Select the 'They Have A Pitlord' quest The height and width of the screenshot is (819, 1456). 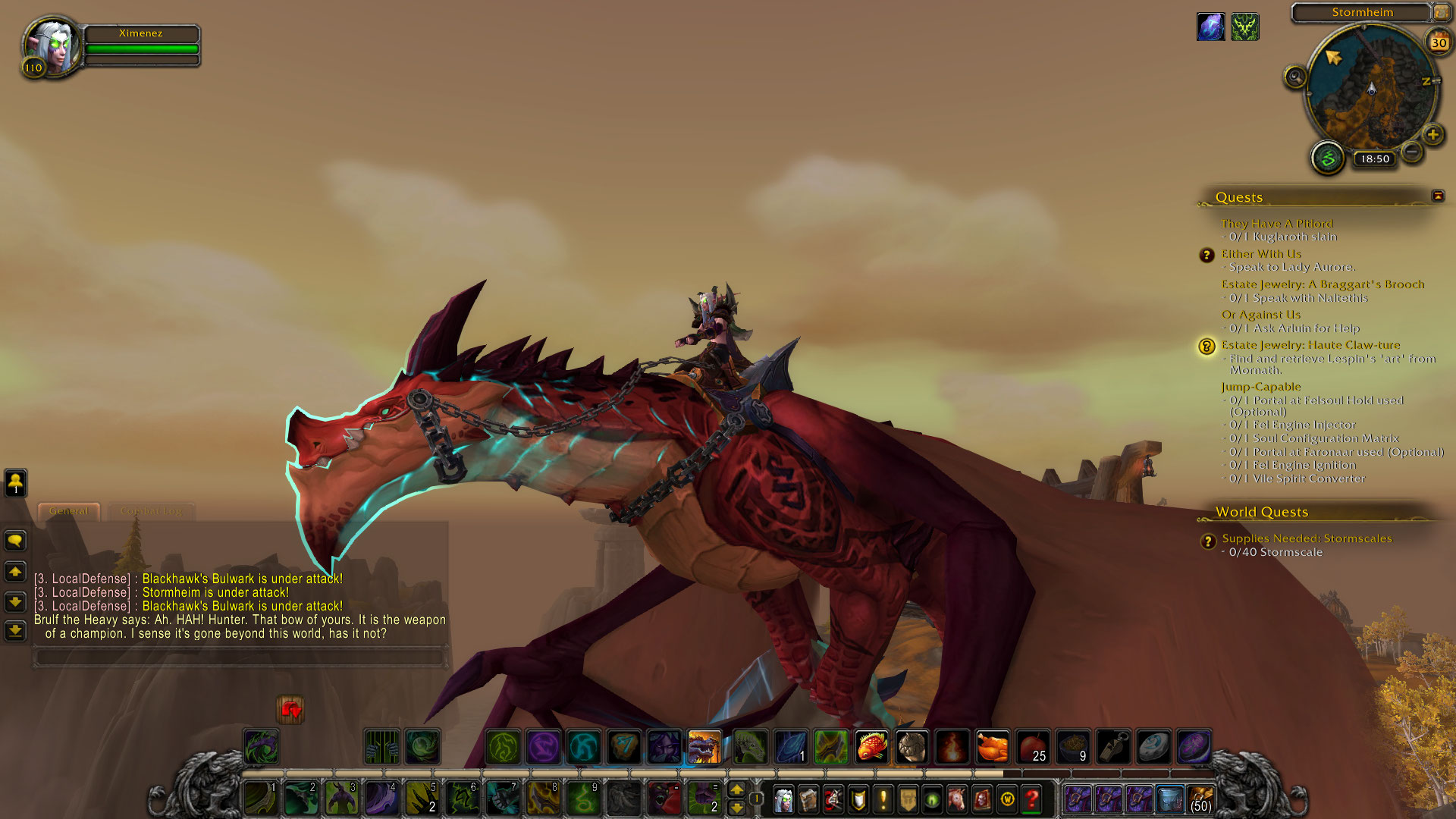tap(1276, 224)
